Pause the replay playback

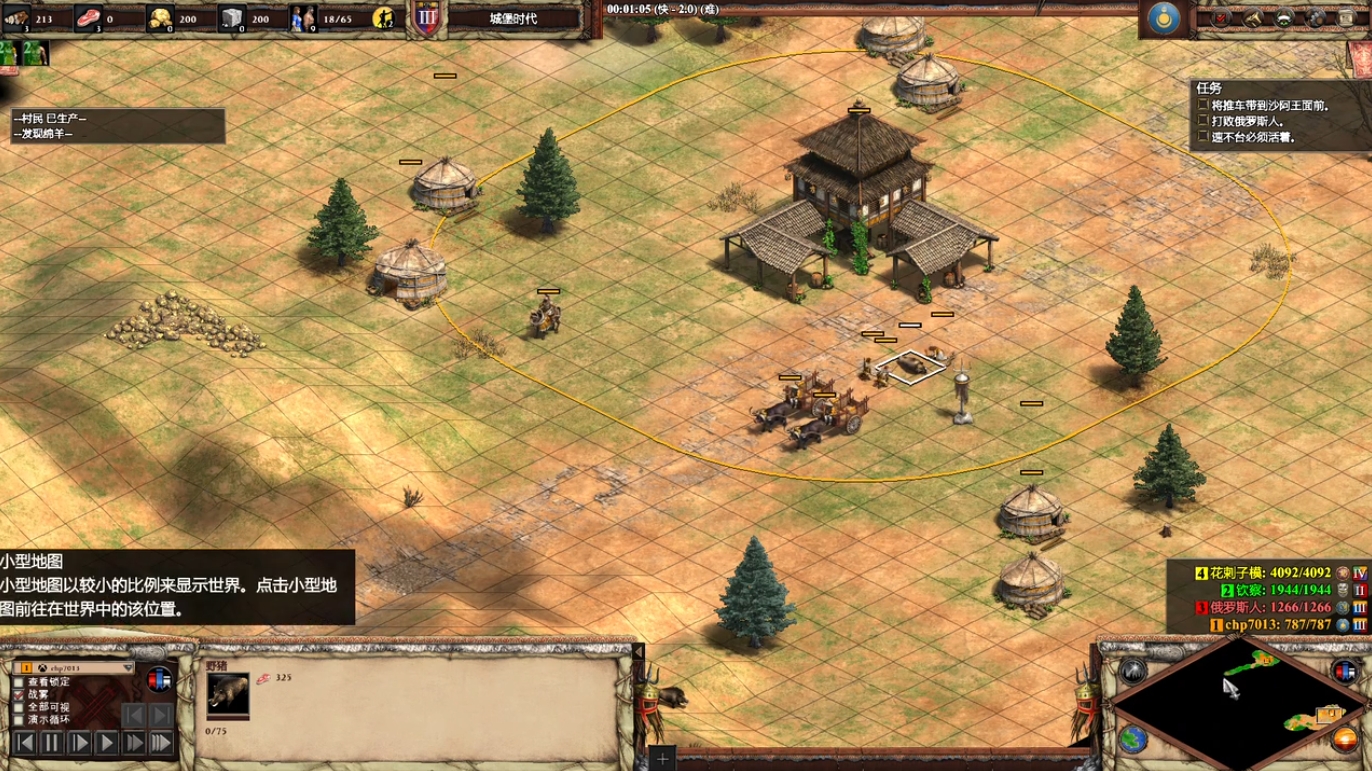tap(52, 743)
